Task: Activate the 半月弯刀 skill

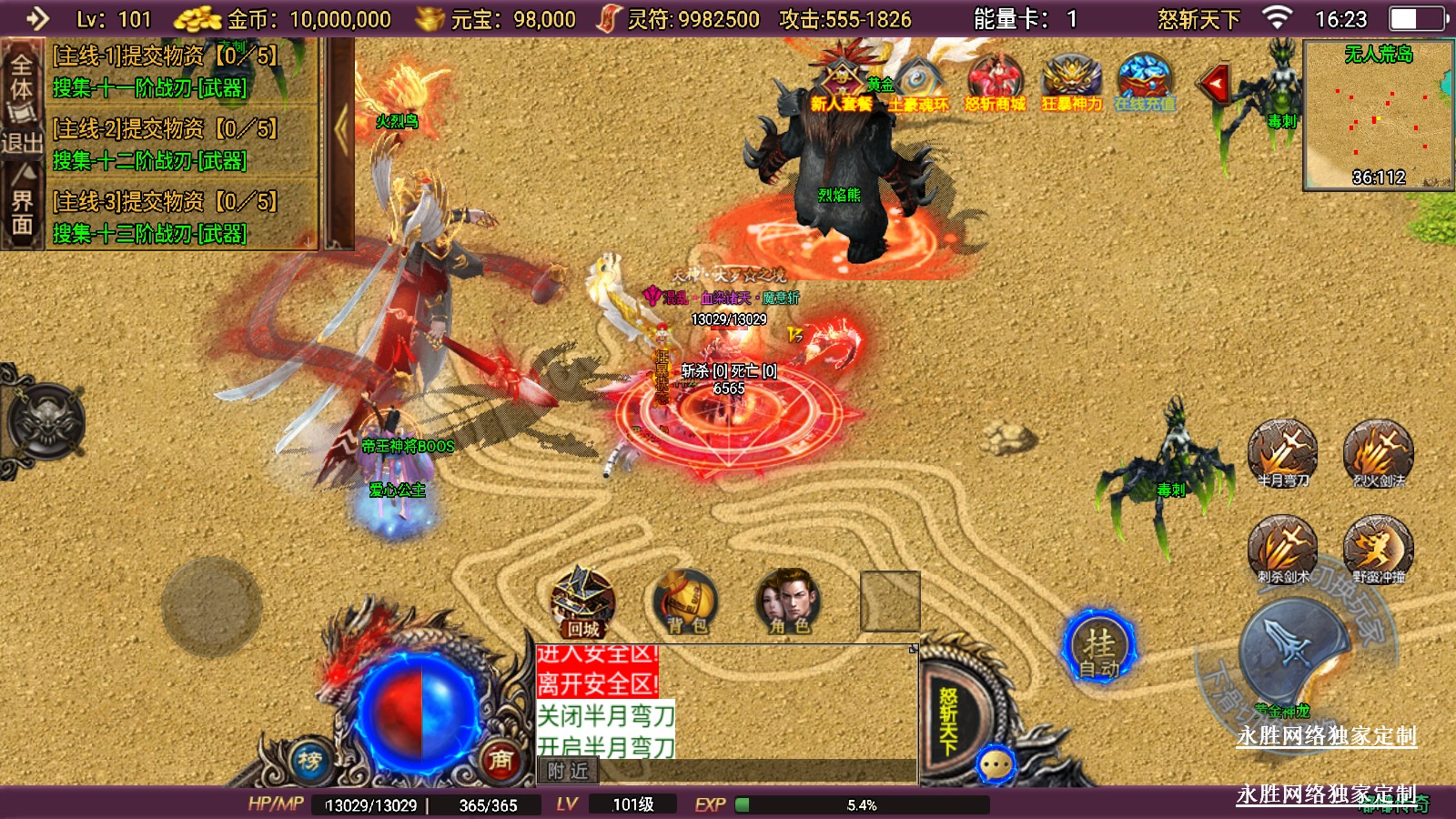Action: [x=1282, y=452]
